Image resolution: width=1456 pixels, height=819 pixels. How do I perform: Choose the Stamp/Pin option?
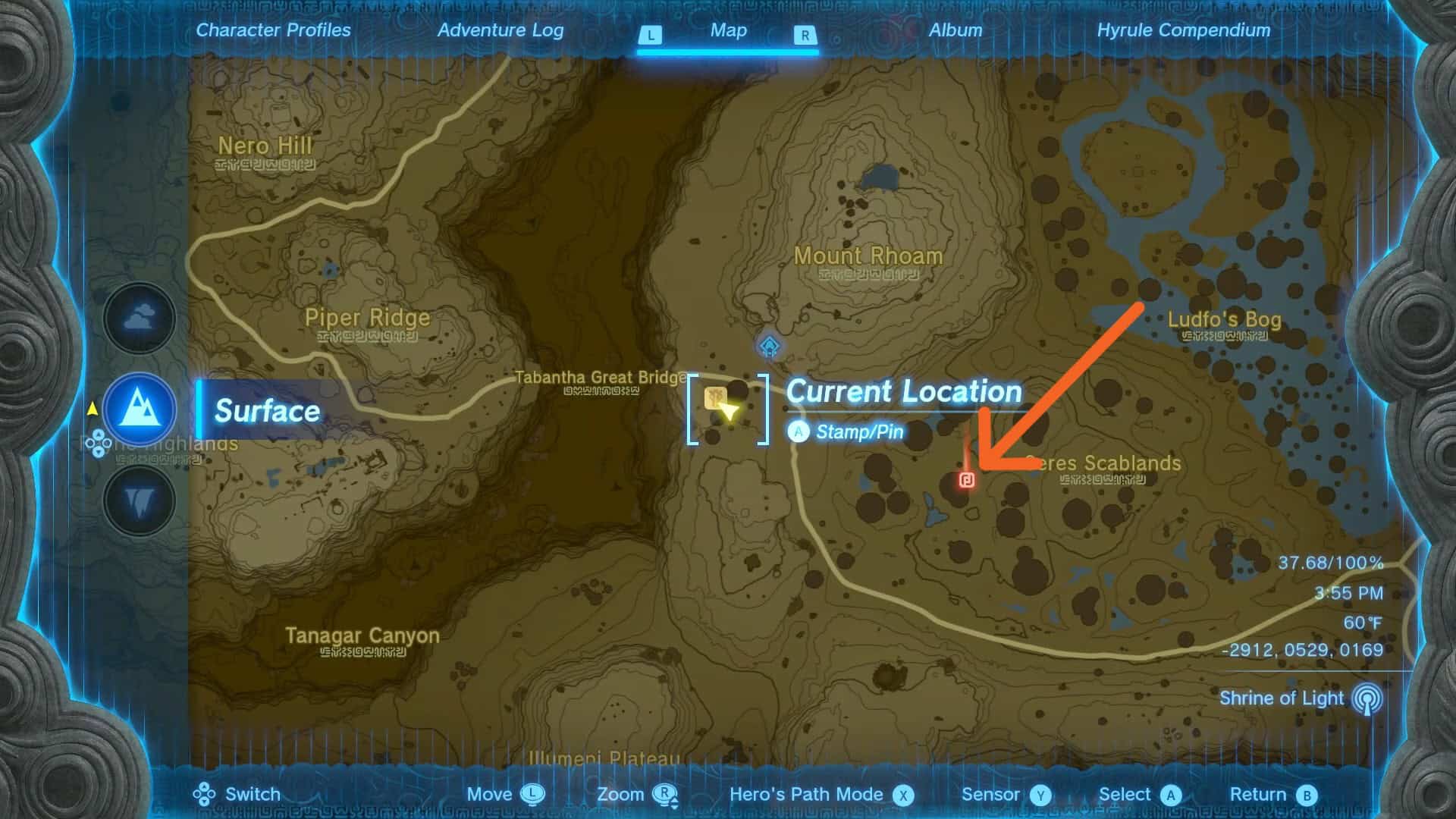coord(858,432)
